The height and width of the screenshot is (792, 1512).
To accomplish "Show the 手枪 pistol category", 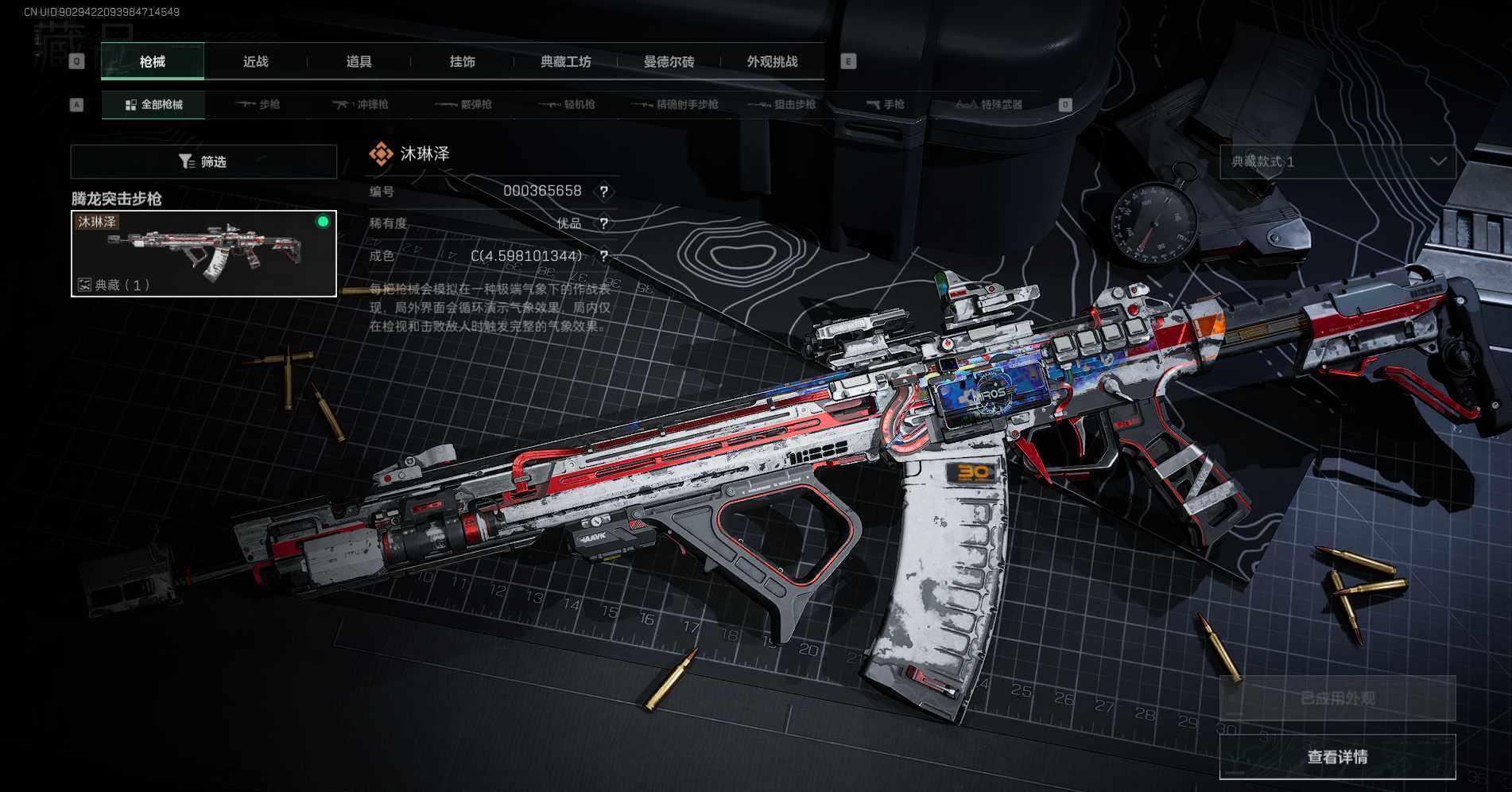I will (x=885, y=105).
